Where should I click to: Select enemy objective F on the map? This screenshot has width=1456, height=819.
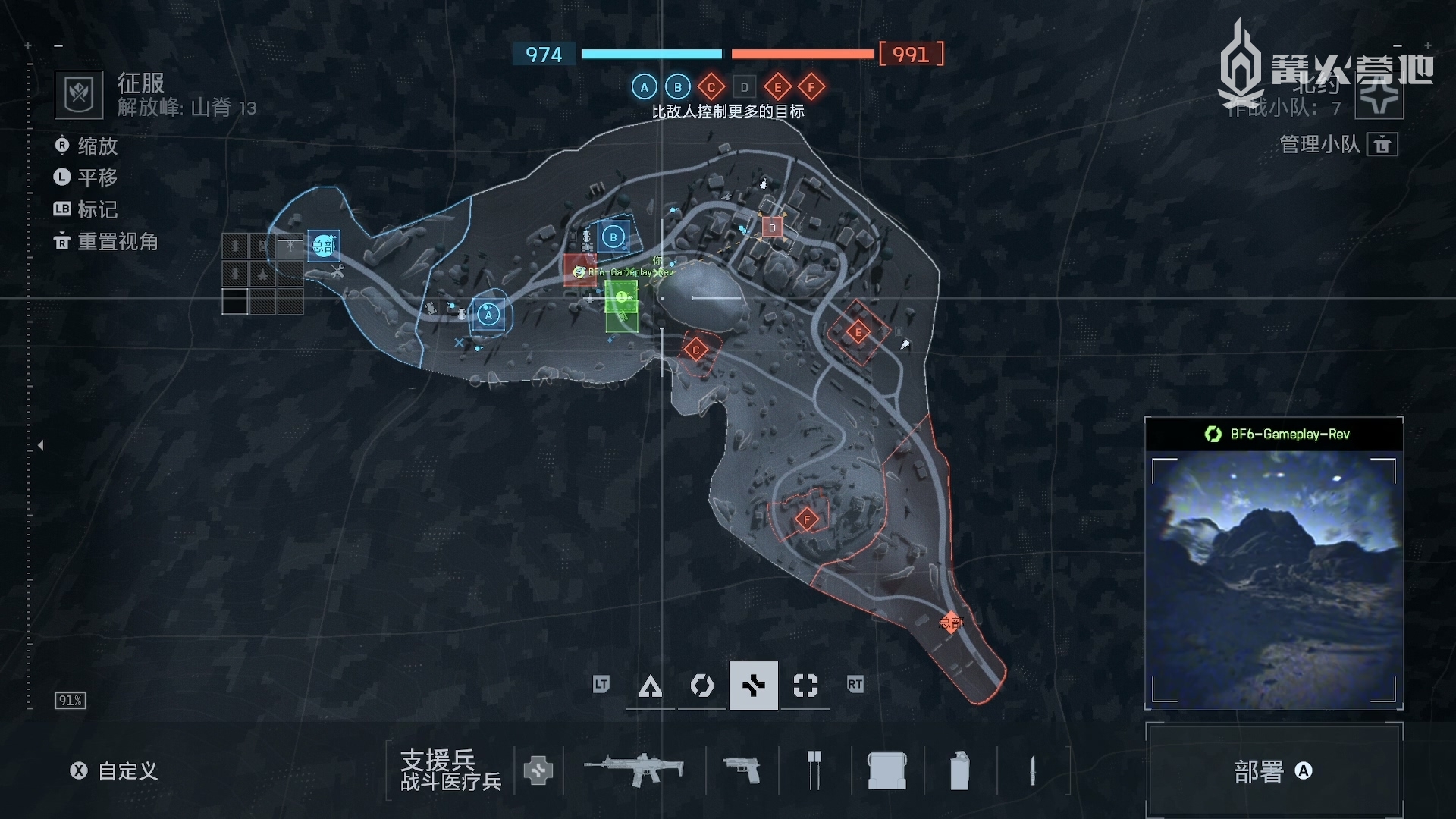(x=806, y=519)
